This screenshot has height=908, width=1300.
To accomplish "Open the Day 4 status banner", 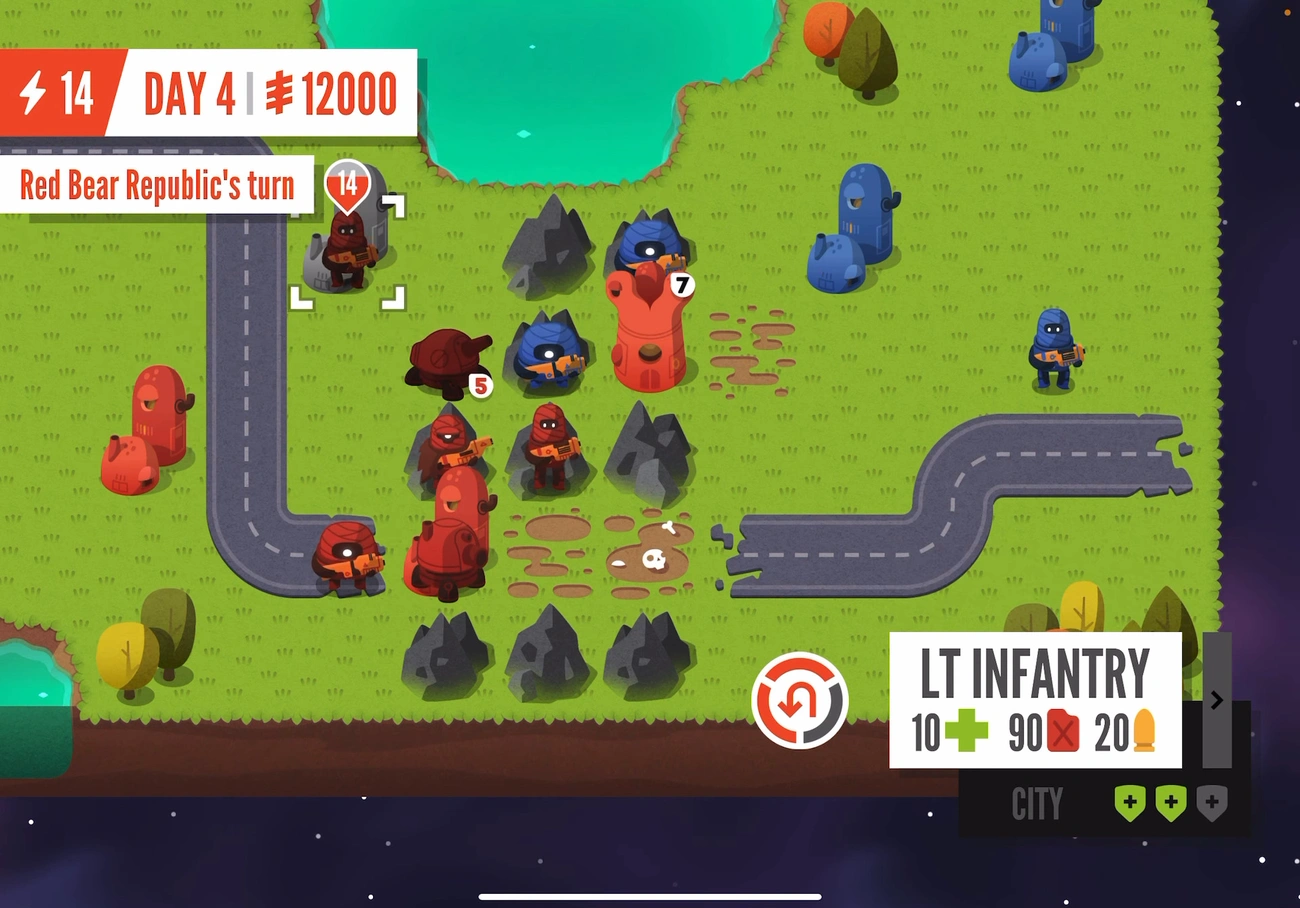I will 260,93.
